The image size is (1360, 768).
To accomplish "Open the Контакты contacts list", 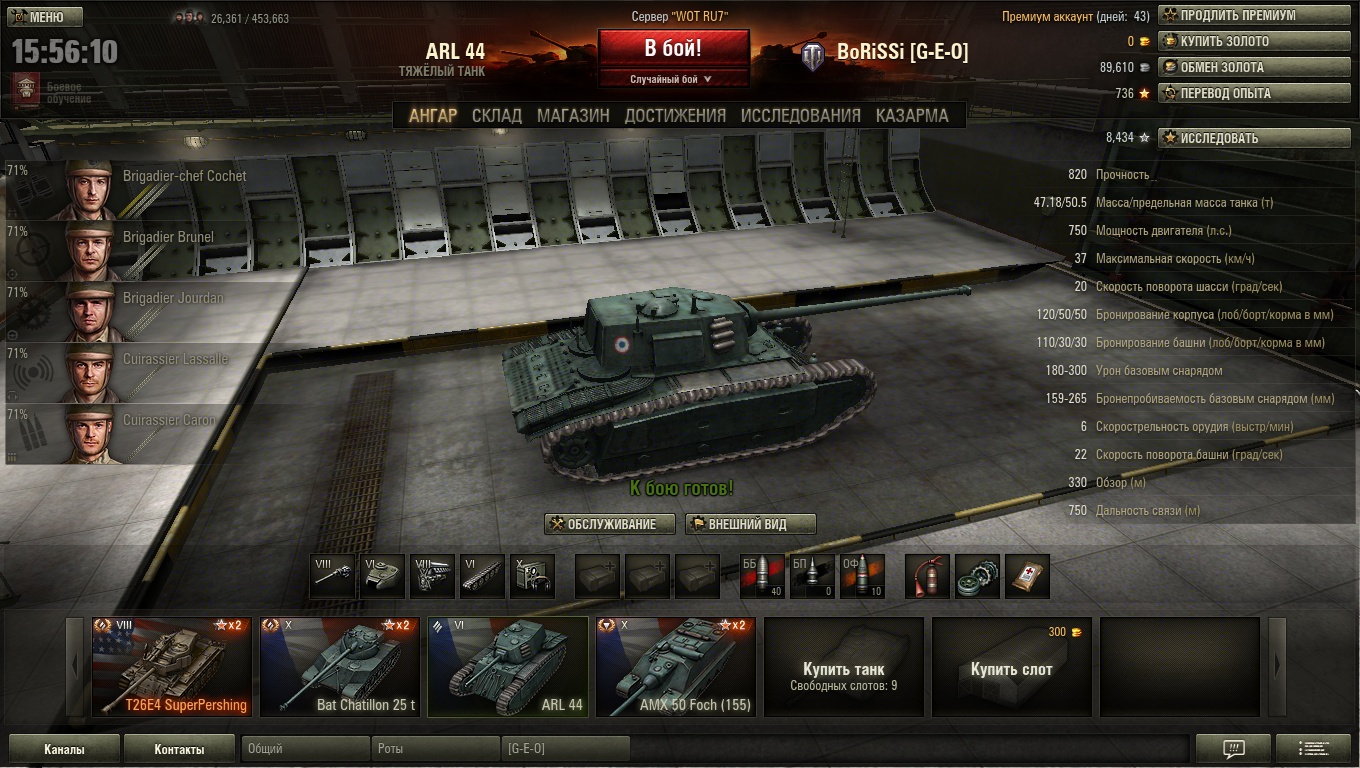I will pos(180,749).
